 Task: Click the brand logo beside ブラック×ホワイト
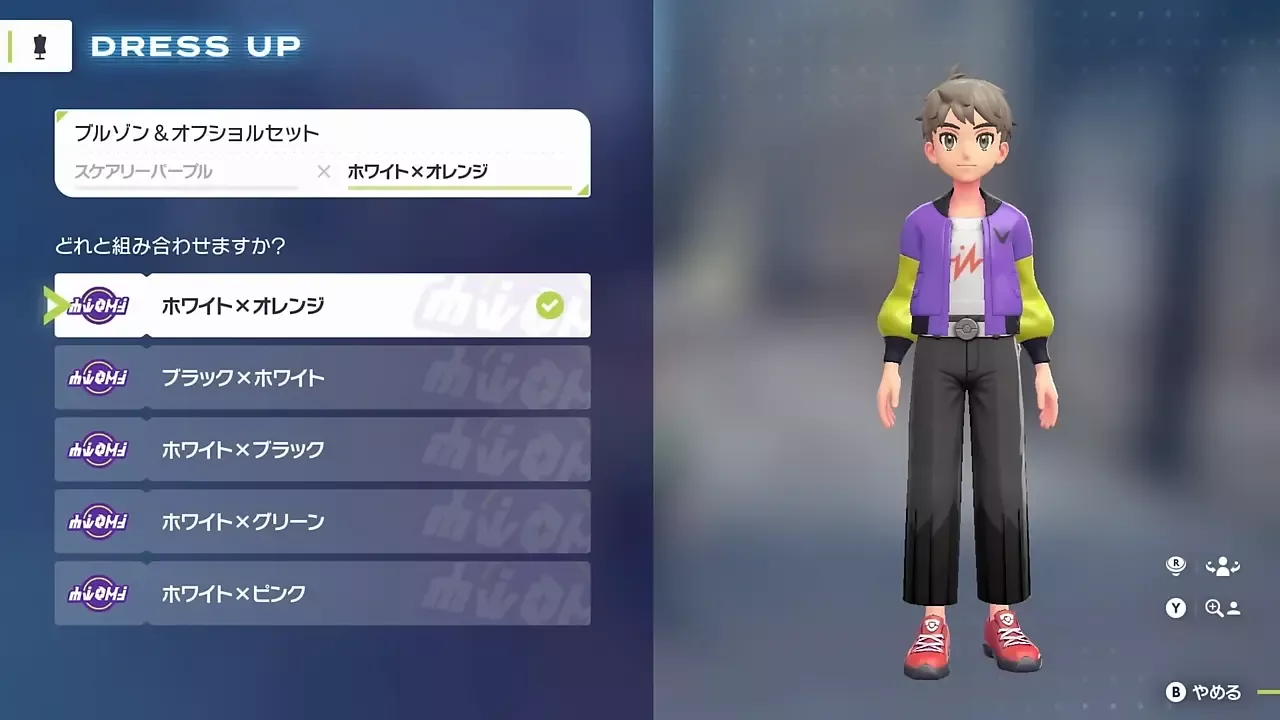[x=100, y=378]
